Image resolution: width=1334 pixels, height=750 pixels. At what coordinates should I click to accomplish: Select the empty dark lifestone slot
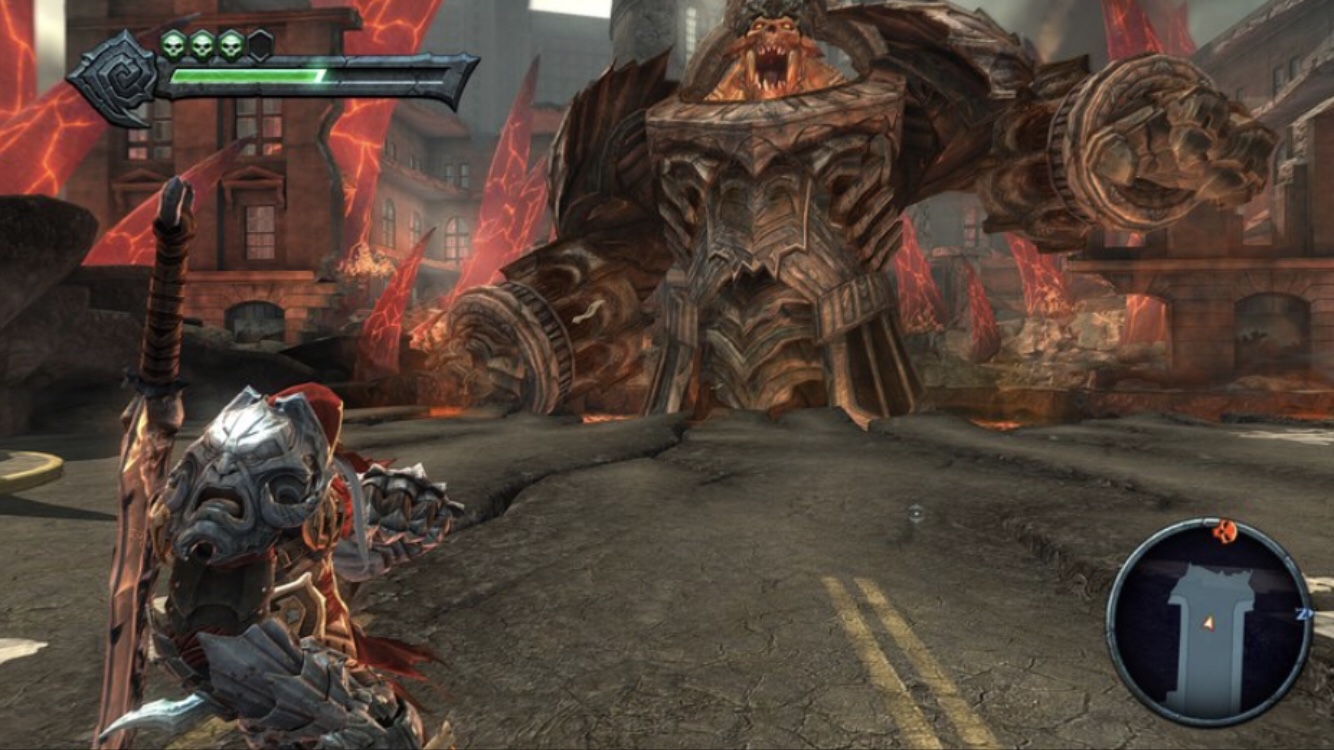[x=260, y=44]
